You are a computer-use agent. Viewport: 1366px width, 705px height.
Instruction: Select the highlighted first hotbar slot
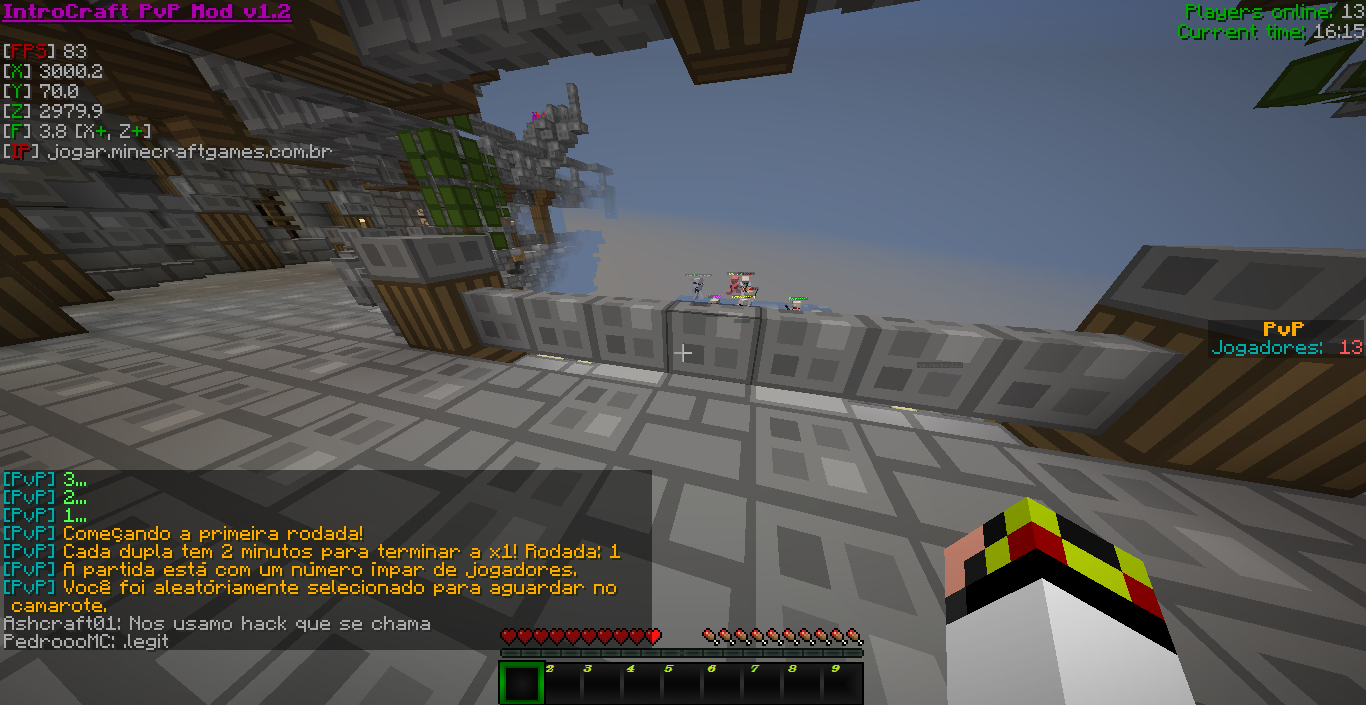(x=520, y=683)
